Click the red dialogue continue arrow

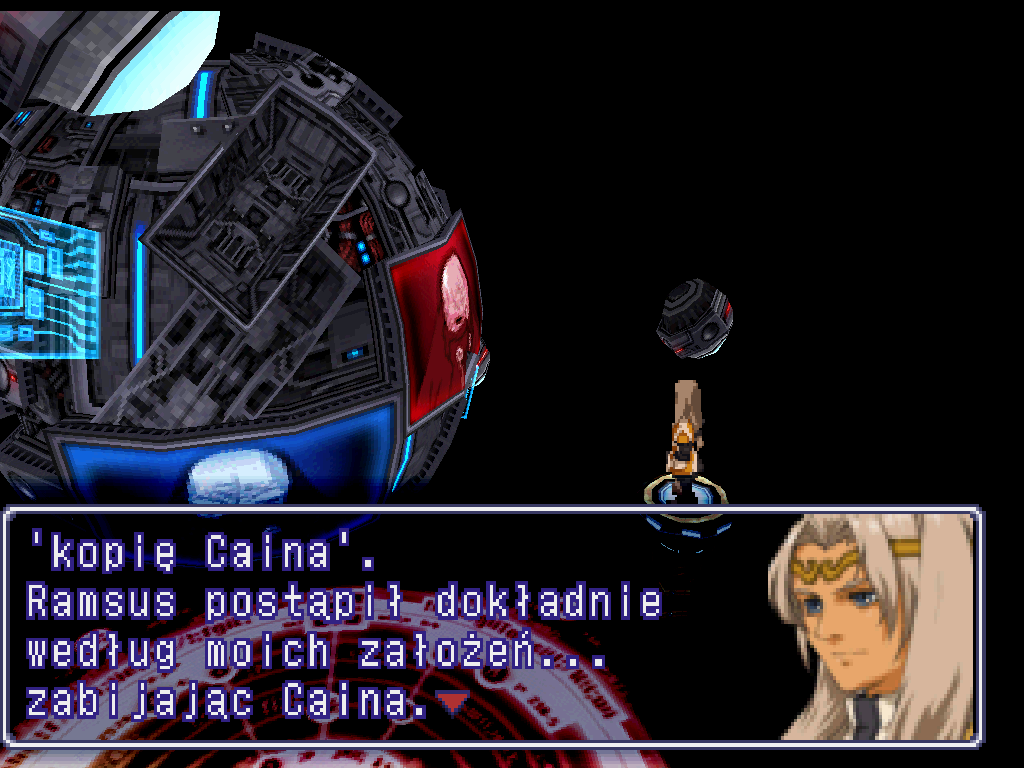pos(453,703)
